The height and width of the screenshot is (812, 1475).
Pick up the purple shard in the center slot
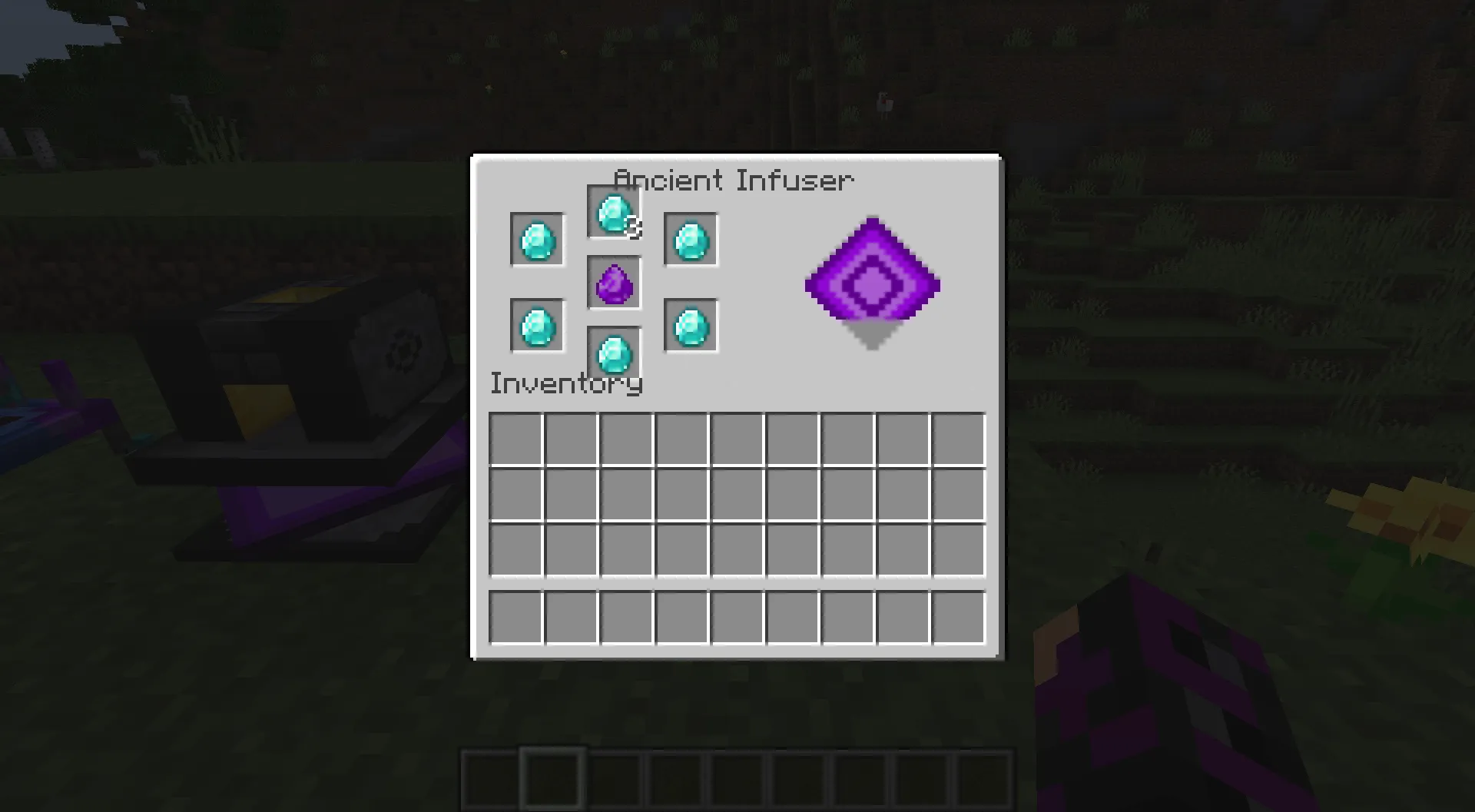tap(613, 282)
